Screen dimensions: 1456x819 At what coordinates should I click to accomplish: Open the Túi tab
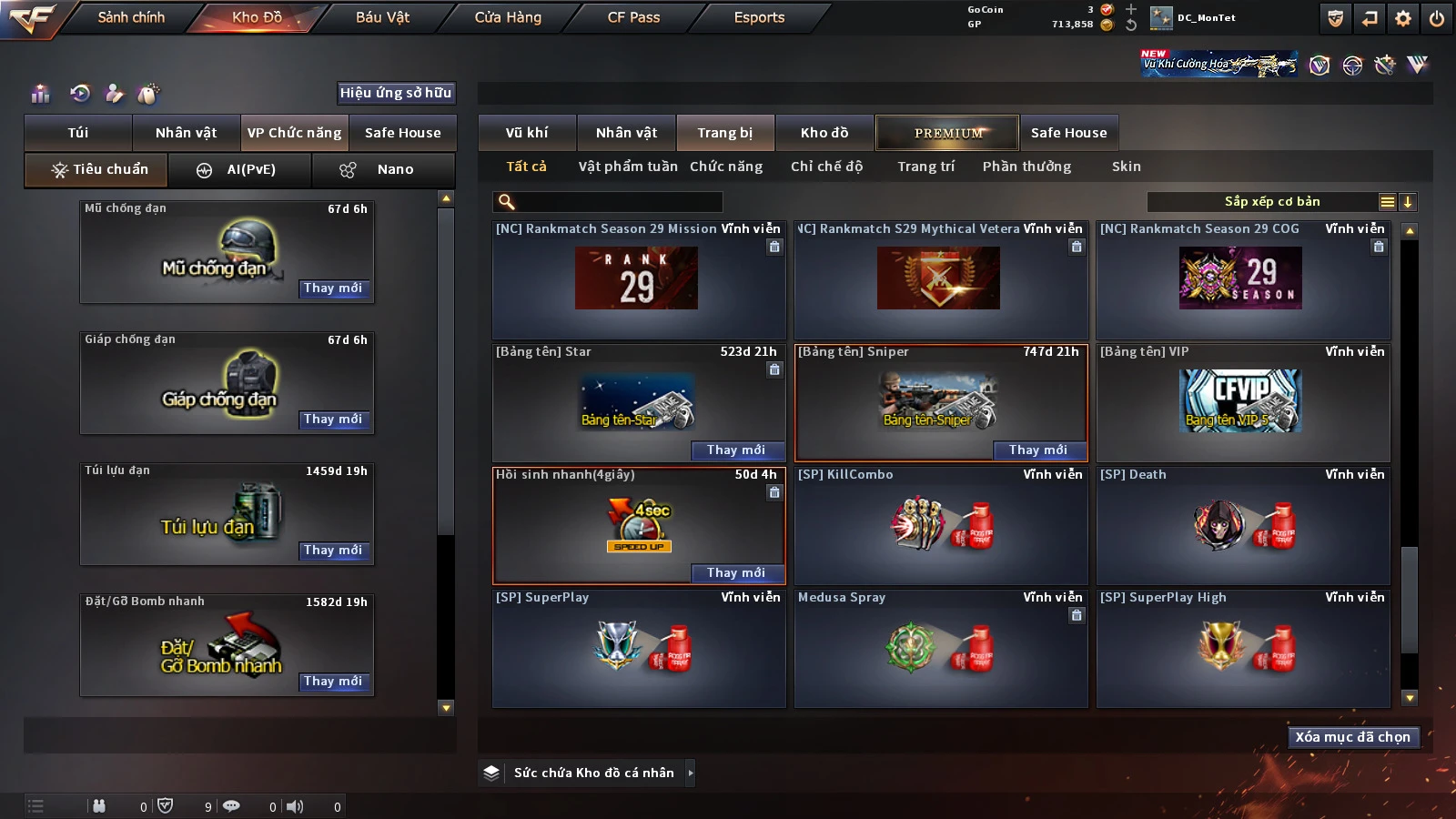tap(78, 133)
